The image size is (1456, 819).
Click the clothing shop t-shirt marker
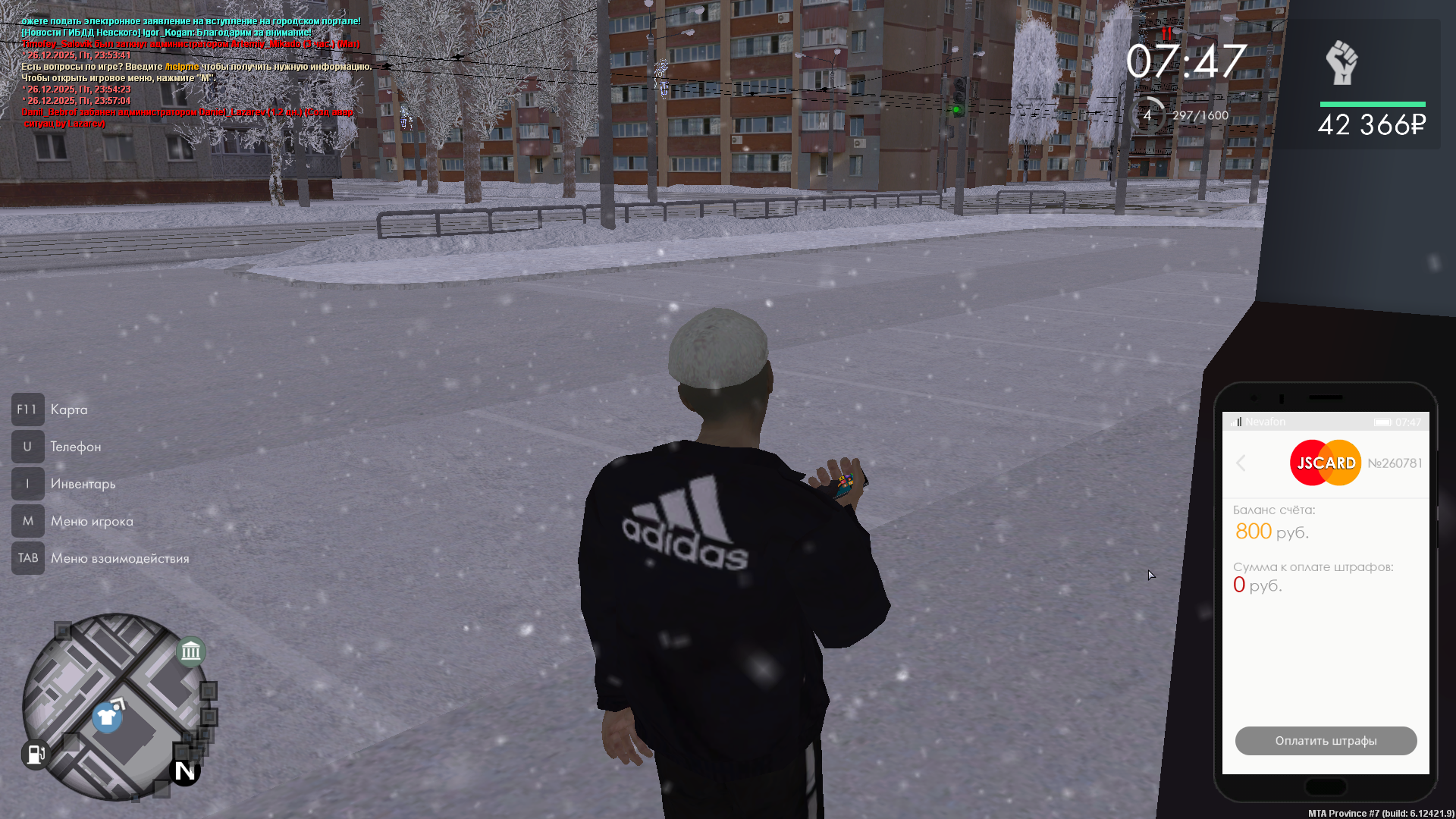107,717
